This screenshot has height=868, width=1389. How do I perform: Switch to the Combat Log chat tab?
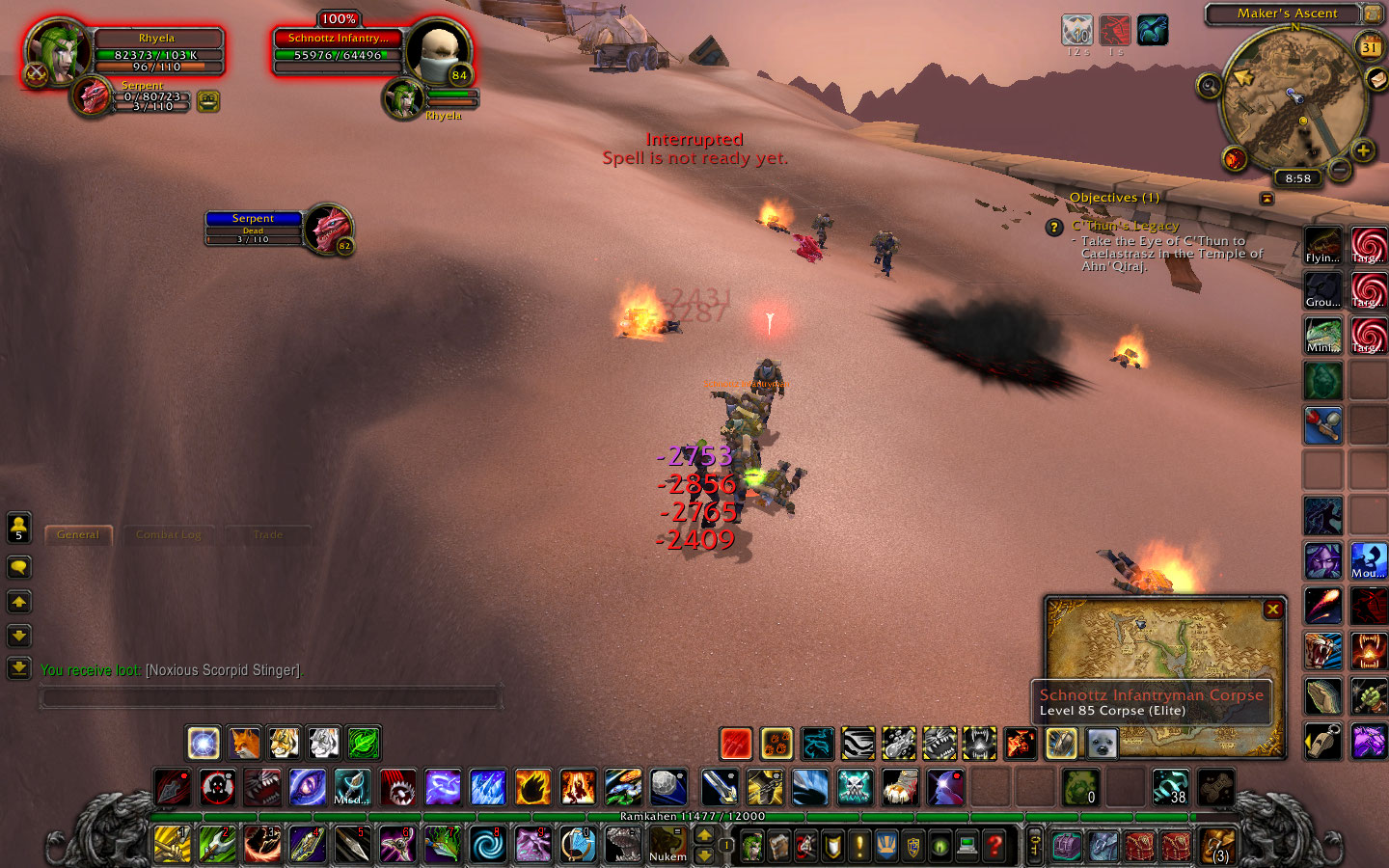click(x=169, y=535)
